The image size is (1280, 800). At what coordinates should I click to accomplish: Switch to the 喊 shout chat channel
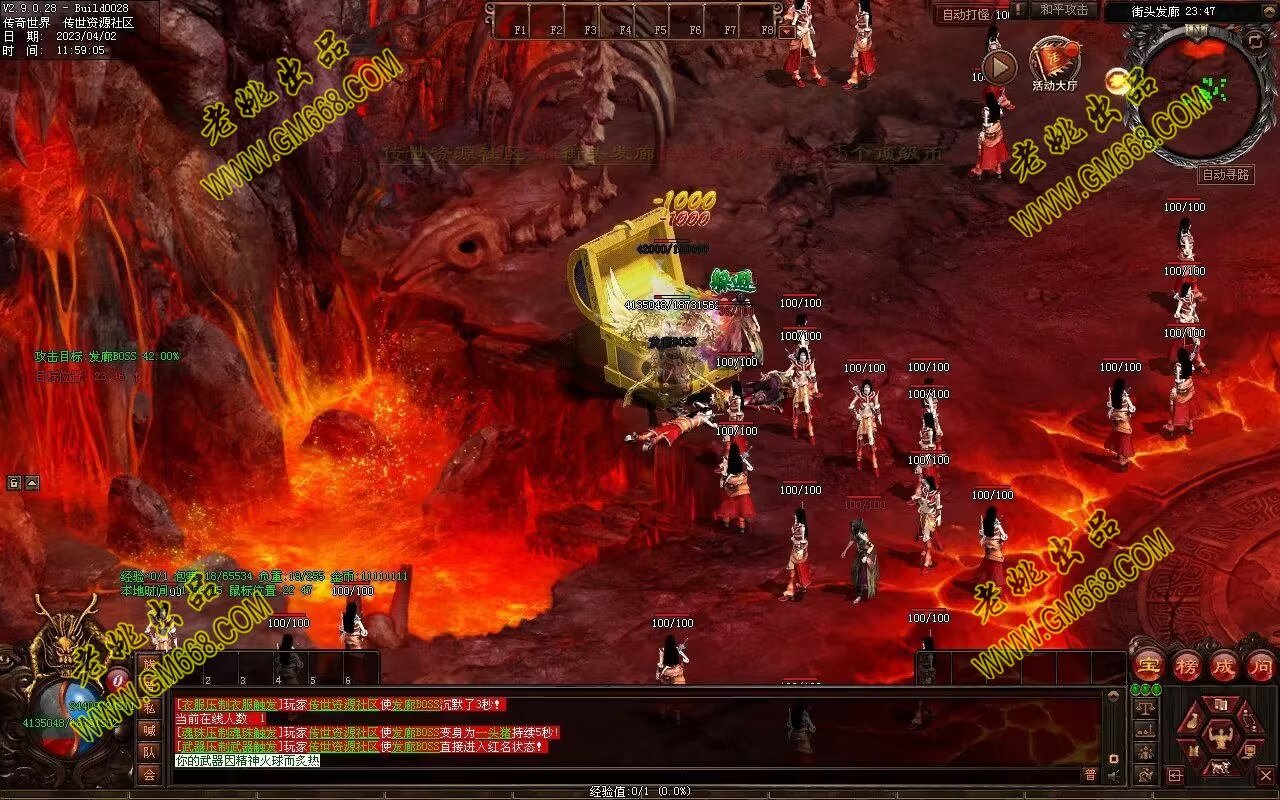pyautogui.click(x=149, y=729)
